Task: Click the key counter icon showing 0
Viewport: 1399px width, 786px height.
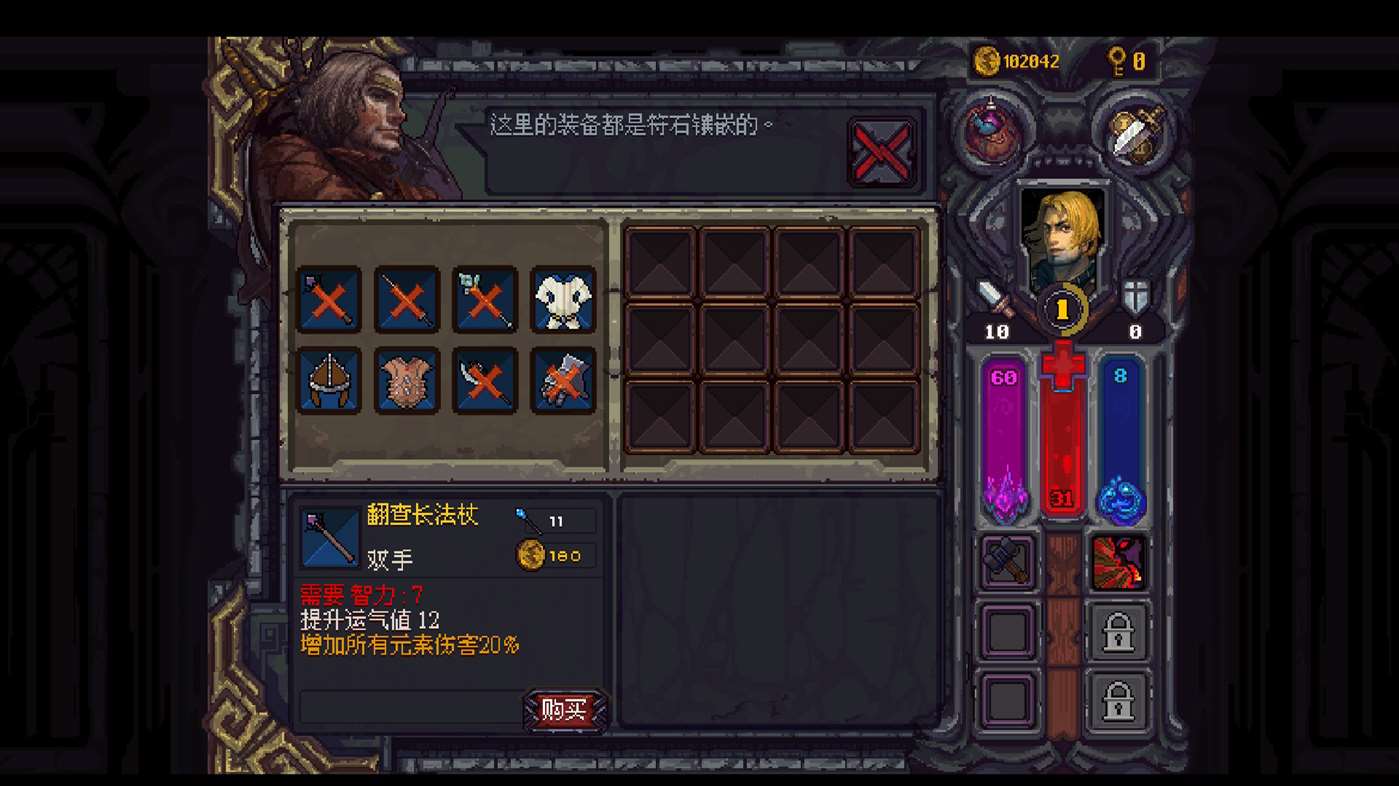Action: (1123, 61)
